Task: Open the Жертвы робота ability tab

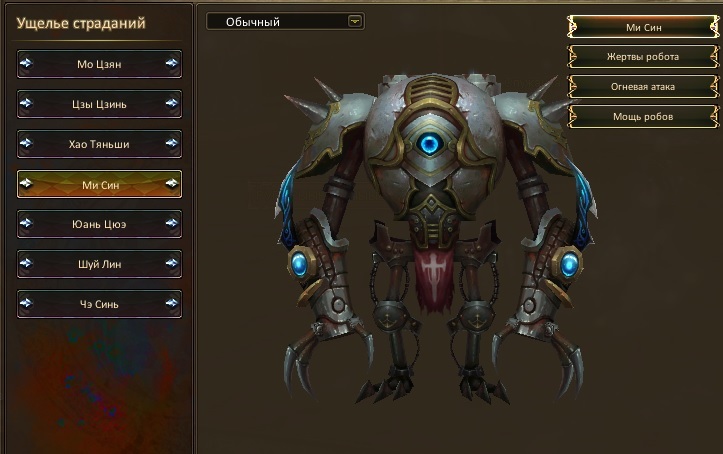Action: 640,57
